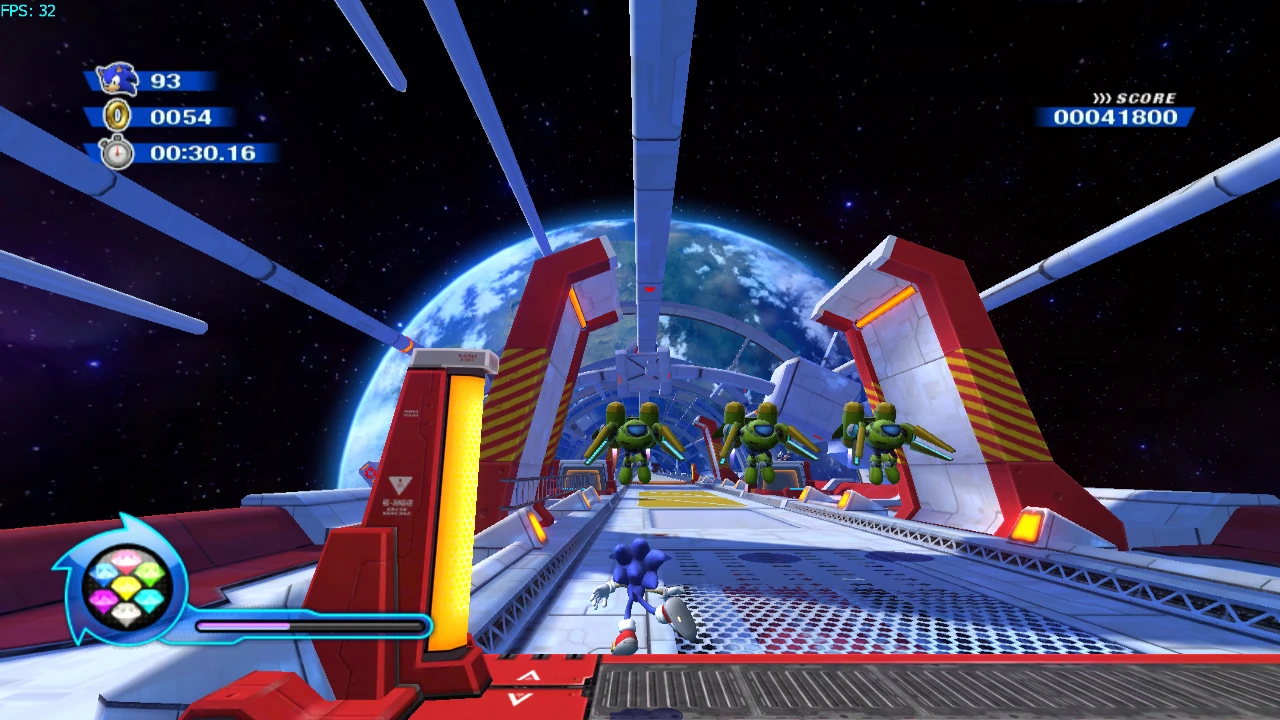The height and width of the screenshot is (720, 1280).
Task: Click the Sonic head lives icon
Action: [115, 79]
